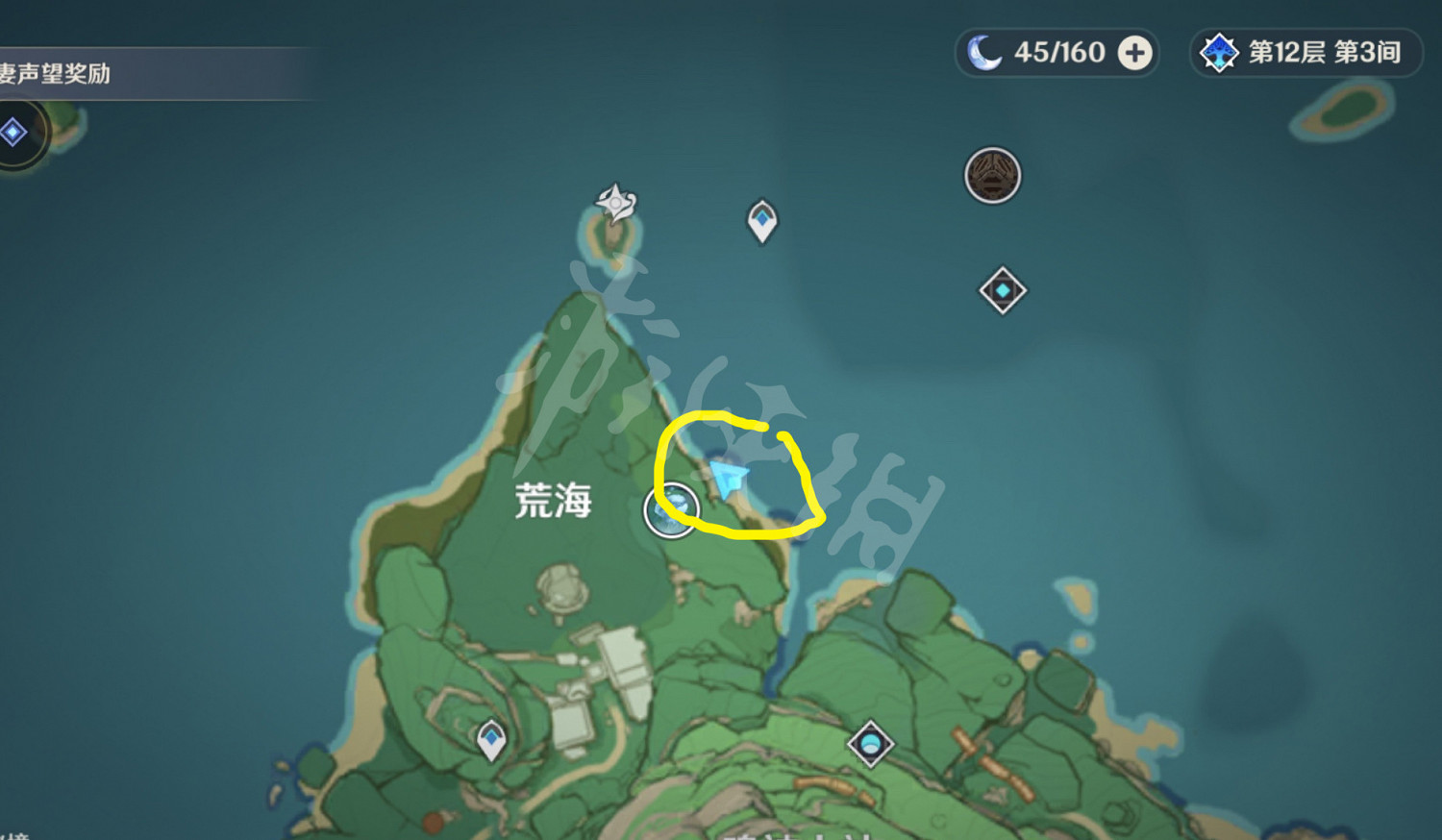Click the teleport waypoint southwest of the ruins
Screen dimensions: 1442x840
[491, 740]
